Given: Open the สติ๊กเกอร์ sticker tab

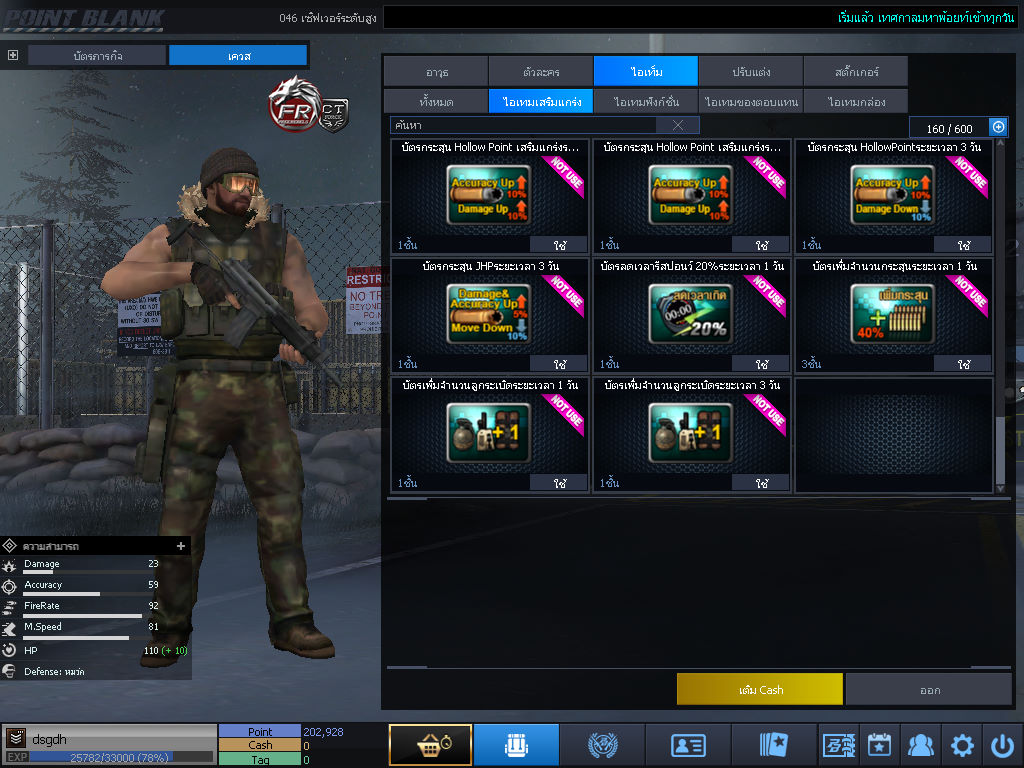Looking at the screenshot, I should coord(855,71).
